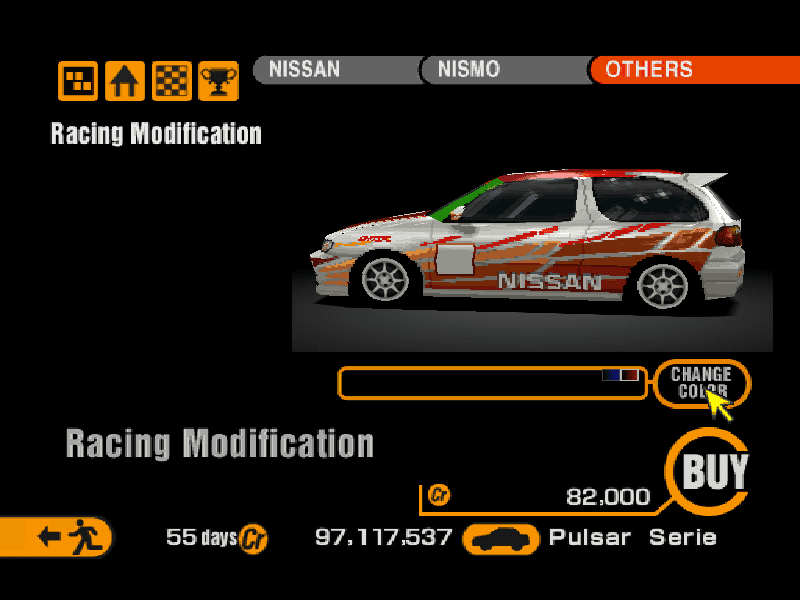Screen dimensions: 800x600
Task: Click the car silhouette garage icon
Action: [501, 539]
